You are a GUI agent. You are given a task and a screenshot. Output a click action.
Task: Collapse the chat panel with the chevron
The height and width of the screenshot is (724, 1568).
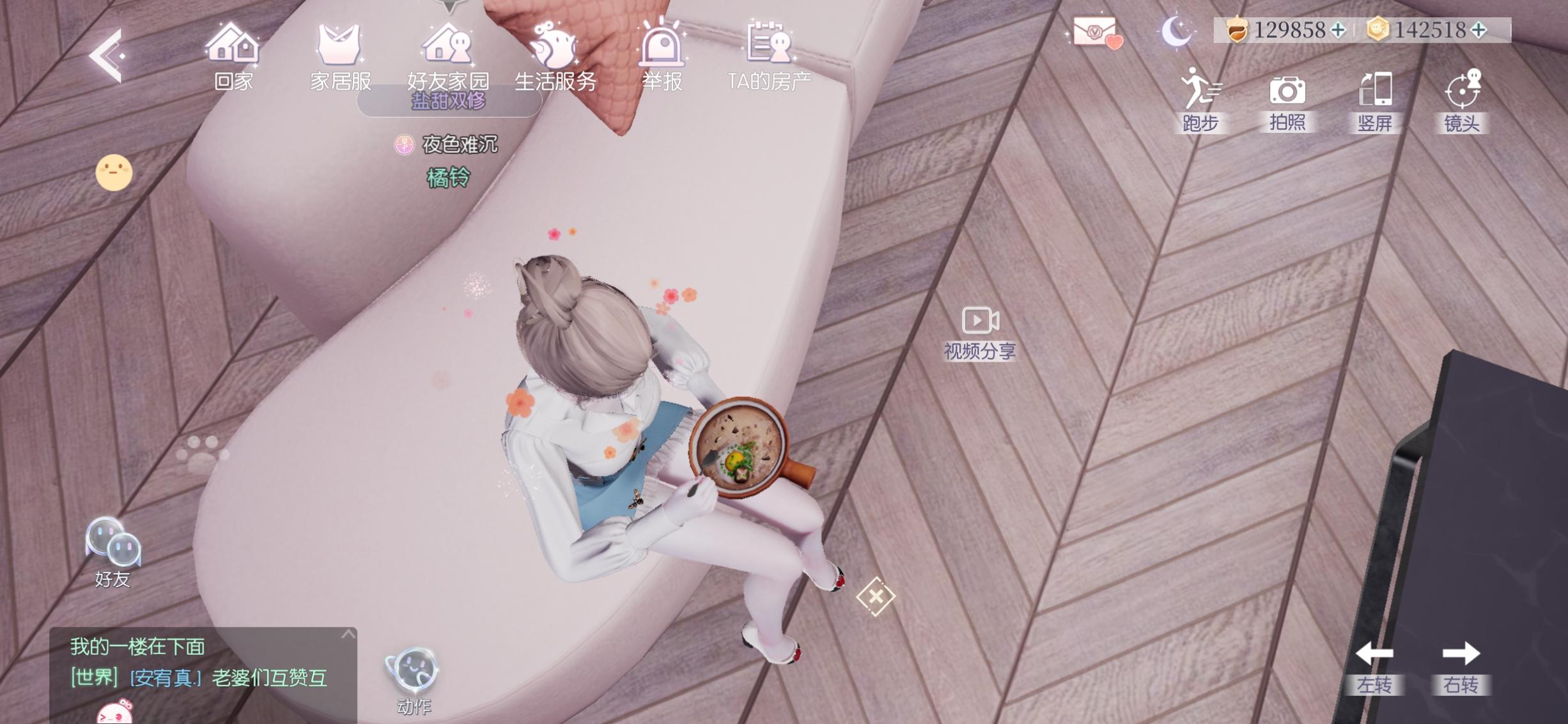click(x=348, y=635)
